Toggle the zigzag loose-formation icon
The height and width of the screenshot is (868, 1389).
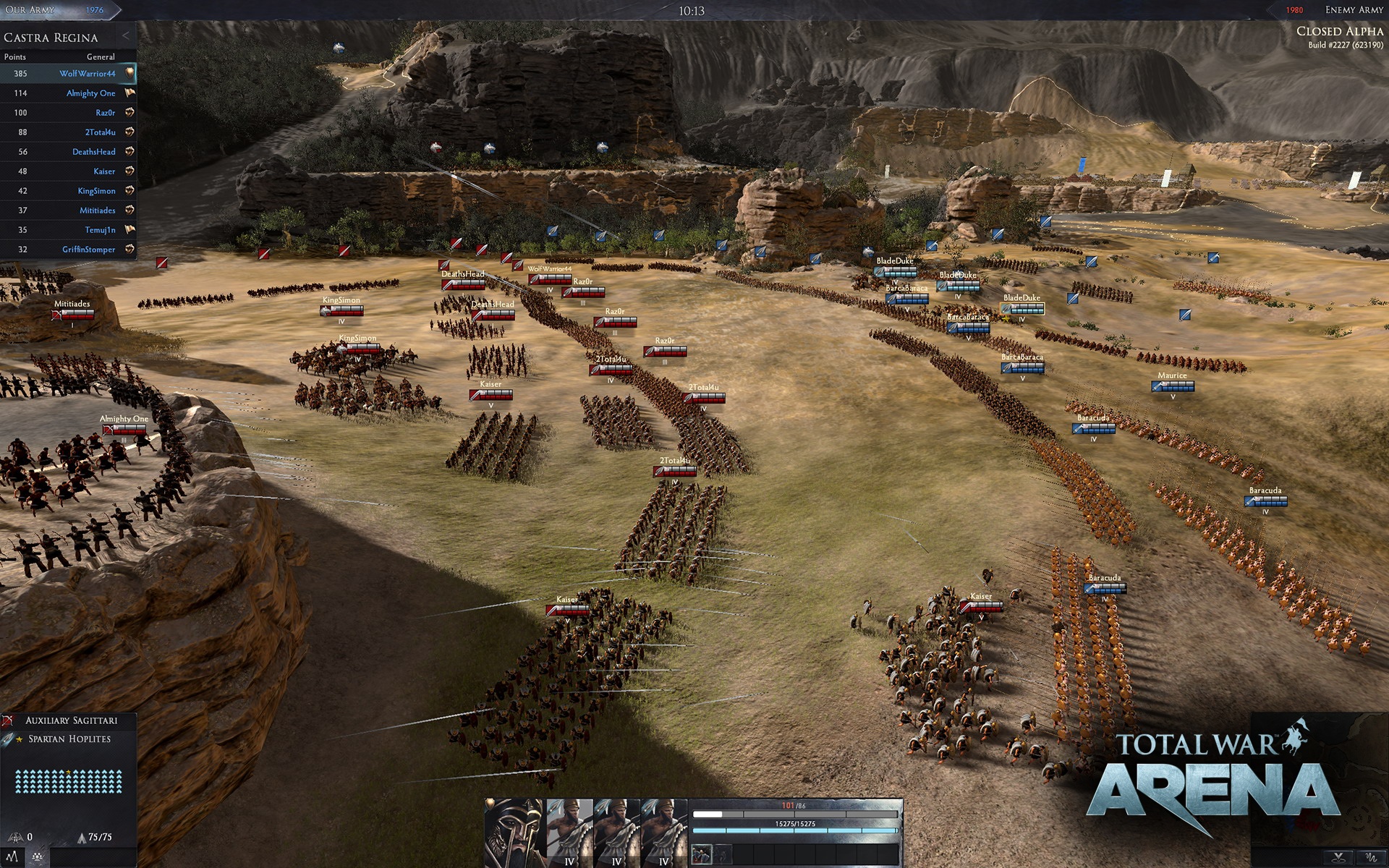(x=12, y=857)
